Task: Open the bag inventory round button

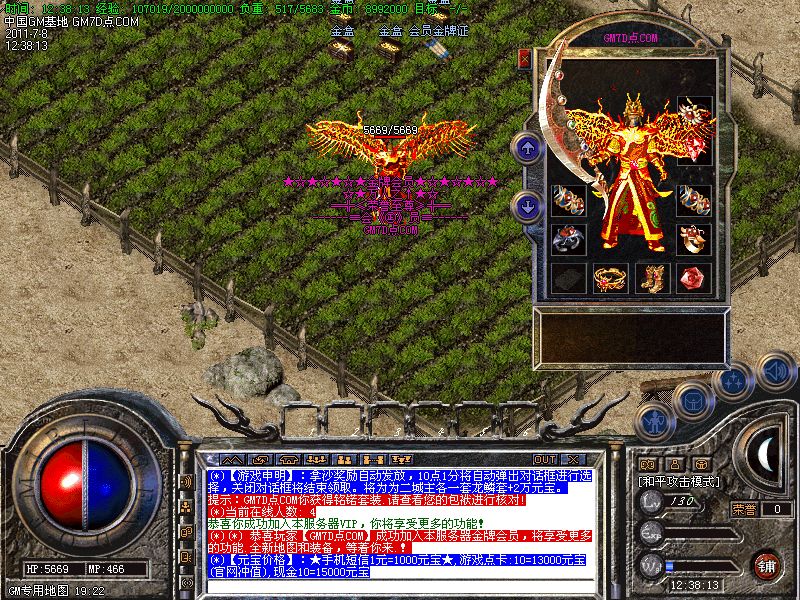Action: 692,400
